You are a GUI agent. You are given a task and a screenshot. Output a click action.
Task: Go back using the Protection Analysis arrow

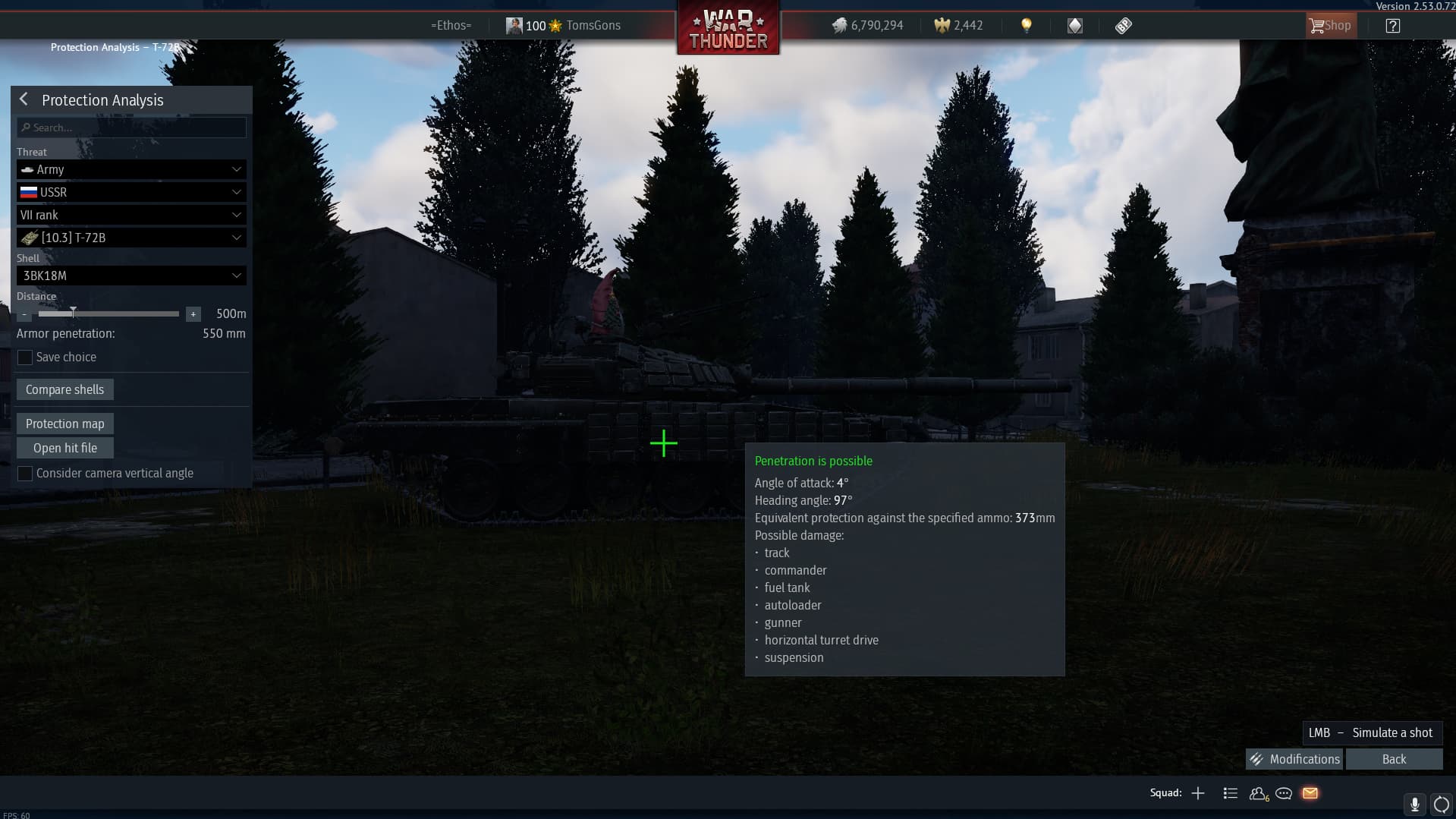[x=24, y=99]
